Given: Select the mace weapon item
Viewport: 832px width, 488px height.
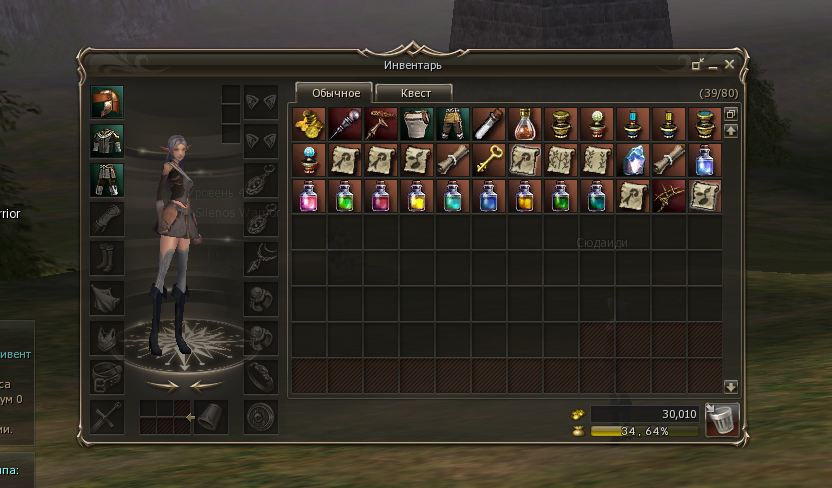Looking at the screenshot, I should [345, 123].
